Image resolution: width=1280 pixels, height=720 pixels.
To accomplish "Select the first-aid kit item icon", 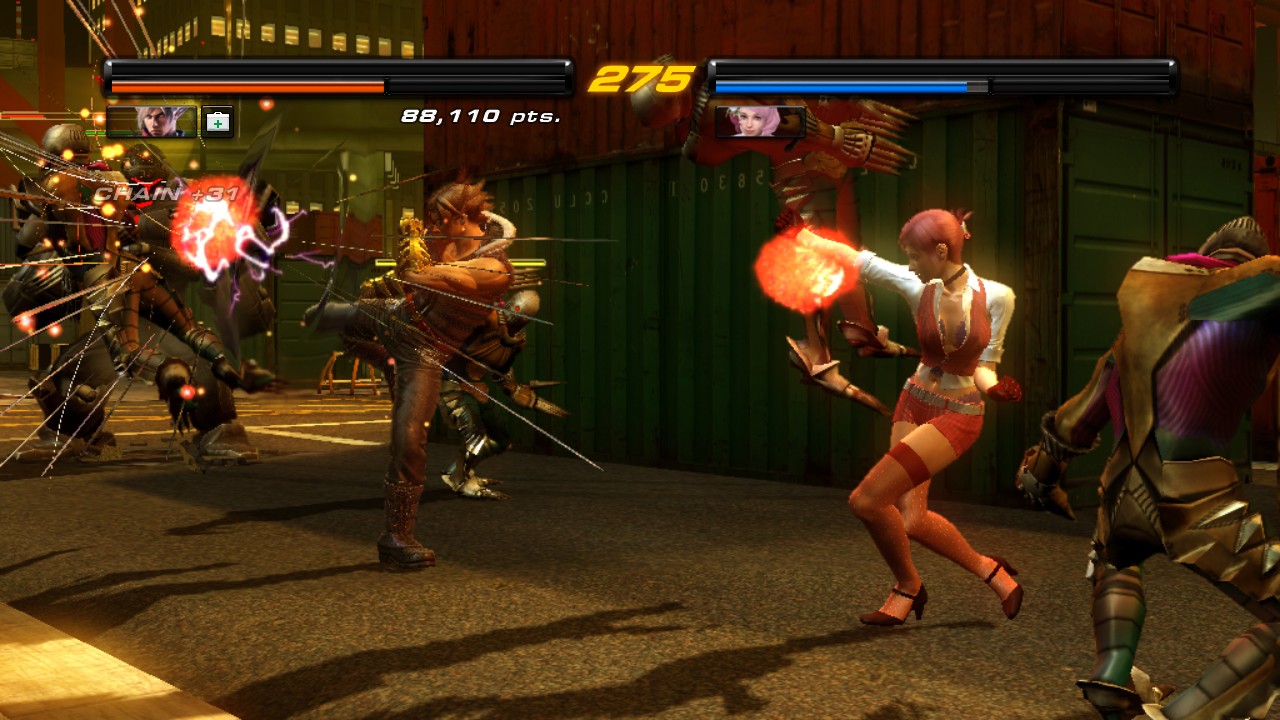I will pyautogui.click(x=217, y=122).
